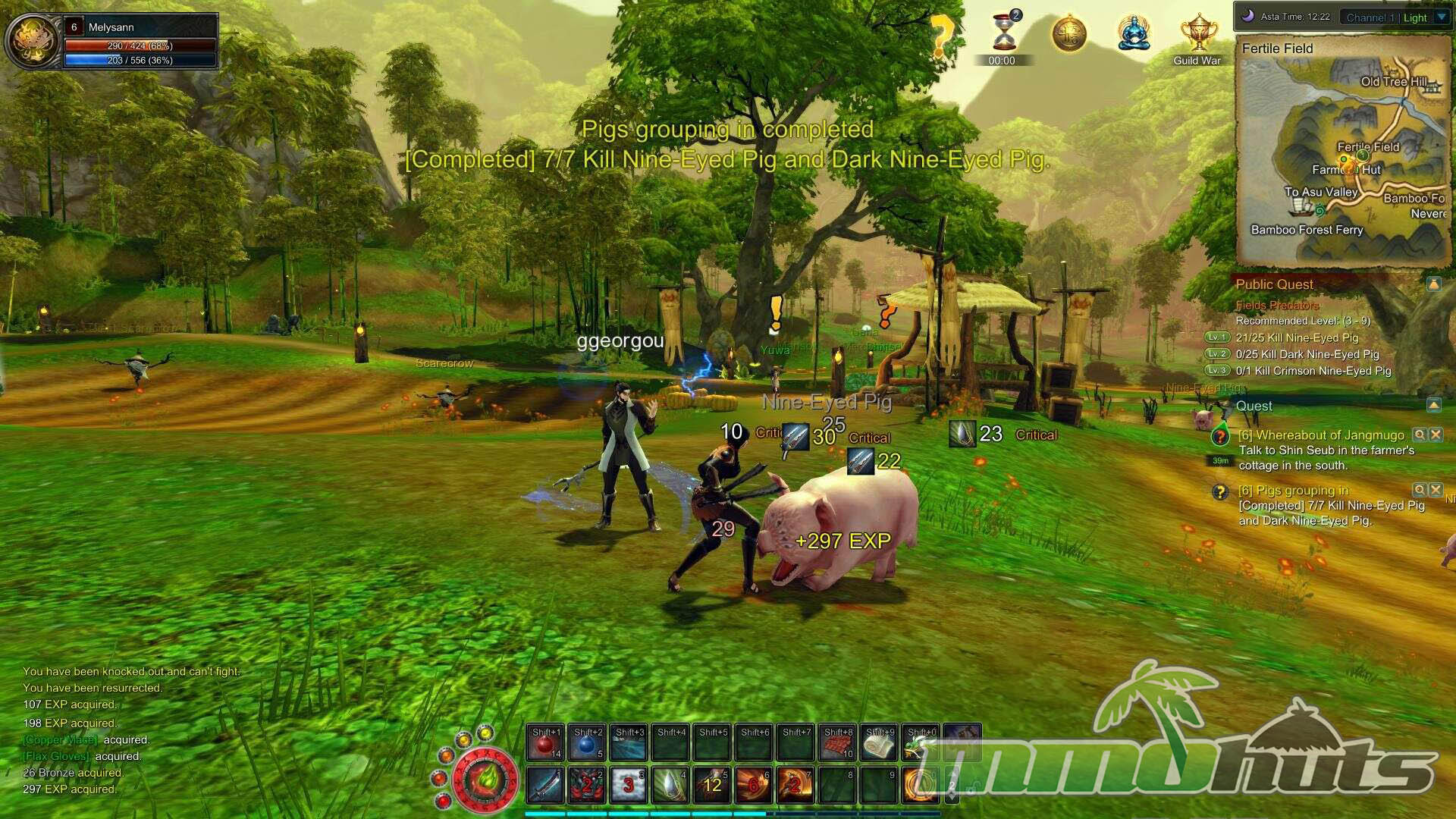Viewport: 1456px width, 819px height.
Task: Locate the Whereabout of Jangmugo quest
Action: 1419,435
